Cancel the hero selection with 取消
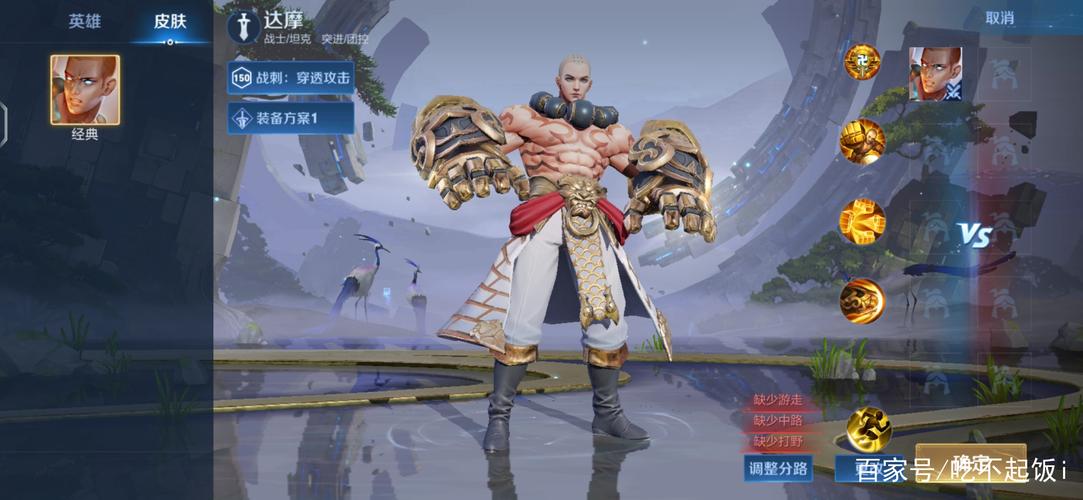Screen dimensions: 1083x500 pos(999,18)
